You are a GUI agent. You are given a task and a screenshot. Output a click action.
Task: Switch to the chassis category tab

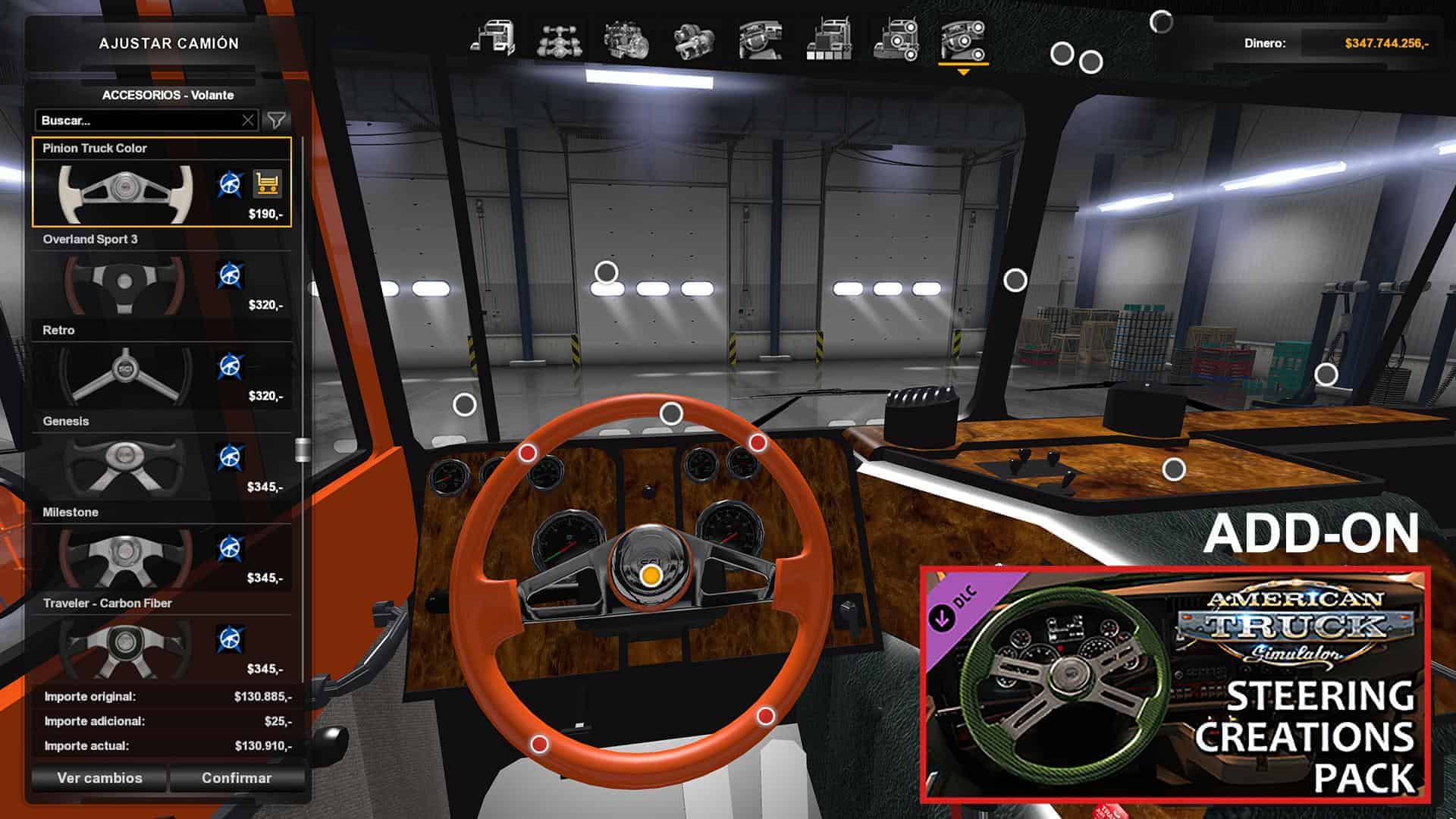[560, 39]
